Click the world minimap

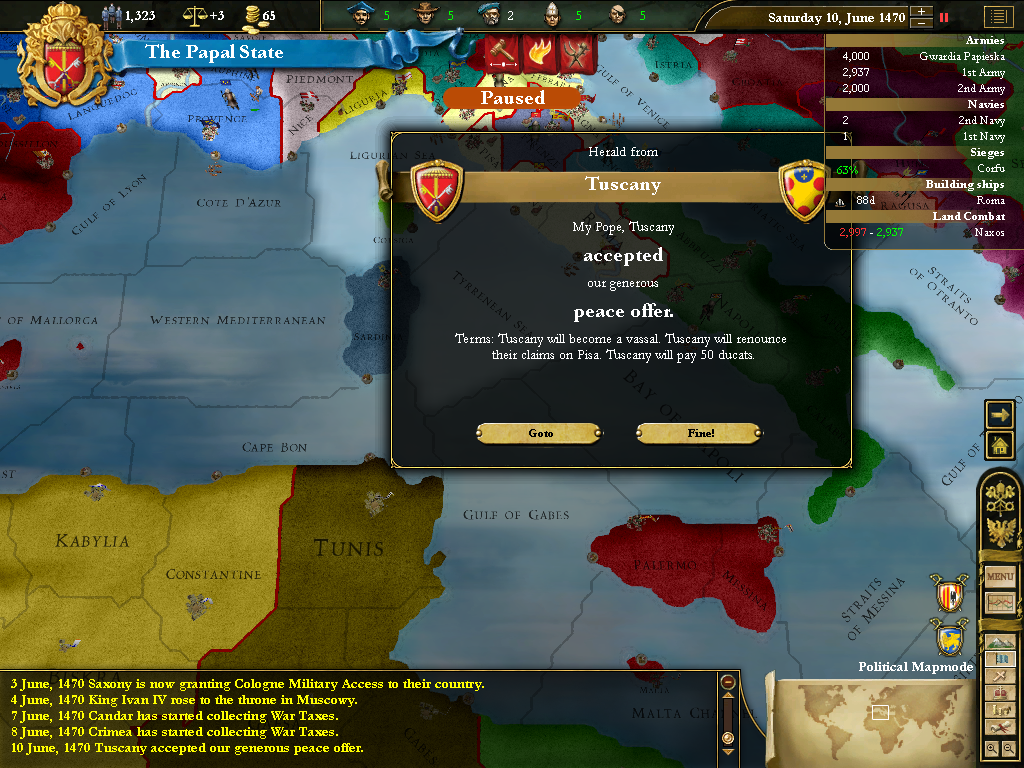click(870, 715)
